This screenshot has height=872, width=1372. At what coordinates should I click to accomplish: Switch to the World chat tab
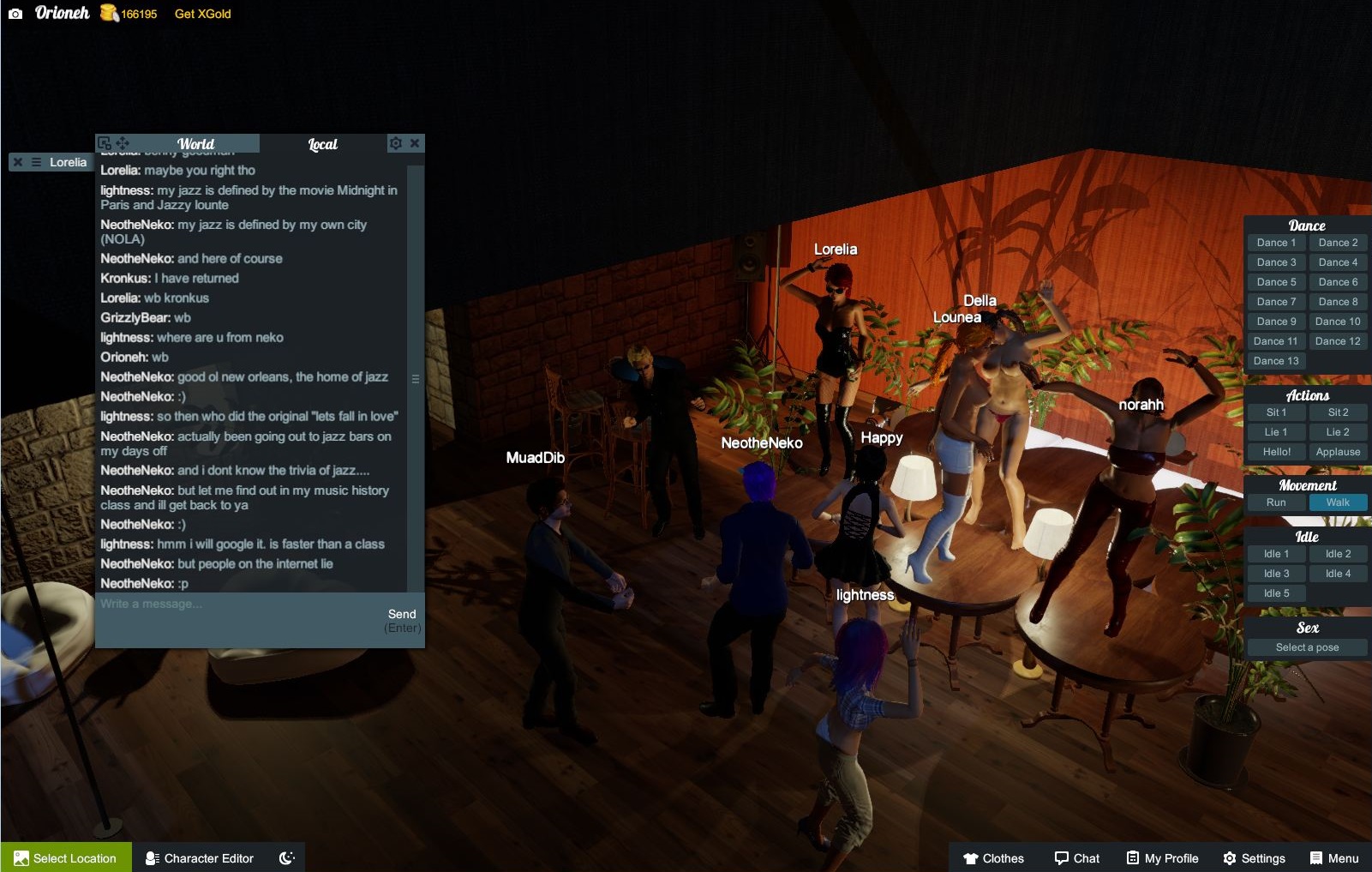[195, 143]
